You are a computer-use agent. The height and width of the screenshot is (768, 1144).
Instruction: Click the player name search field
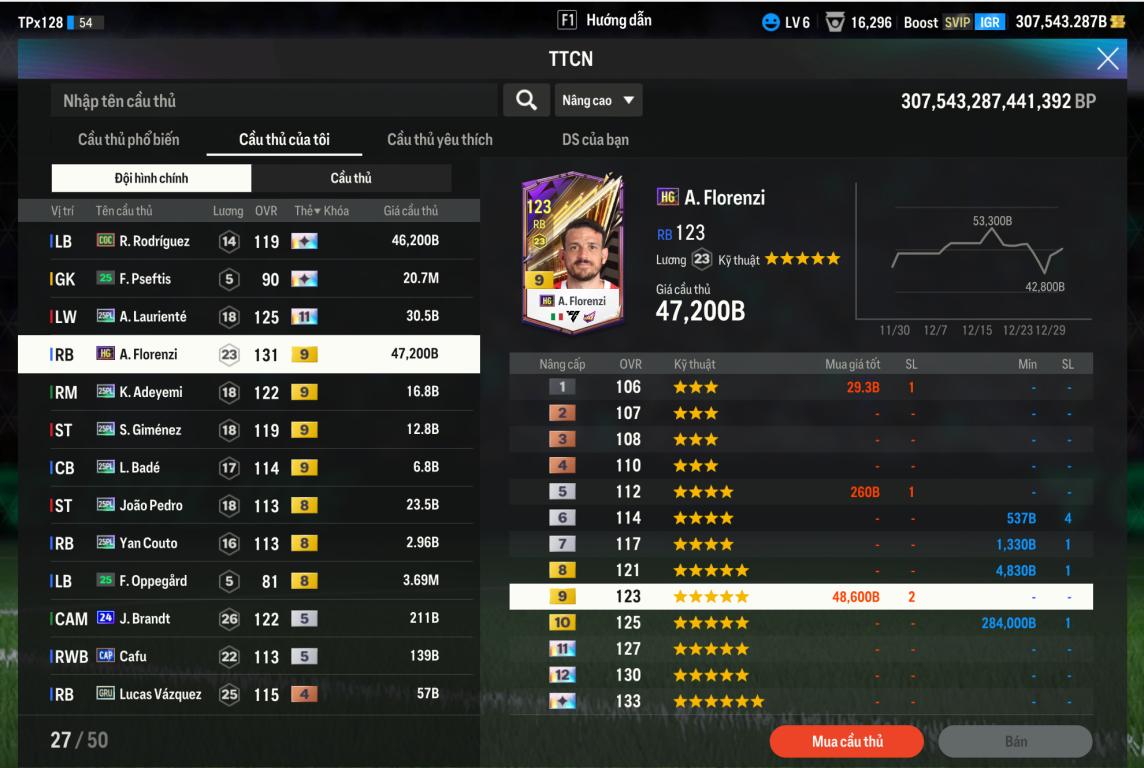[x=273, y=101]
